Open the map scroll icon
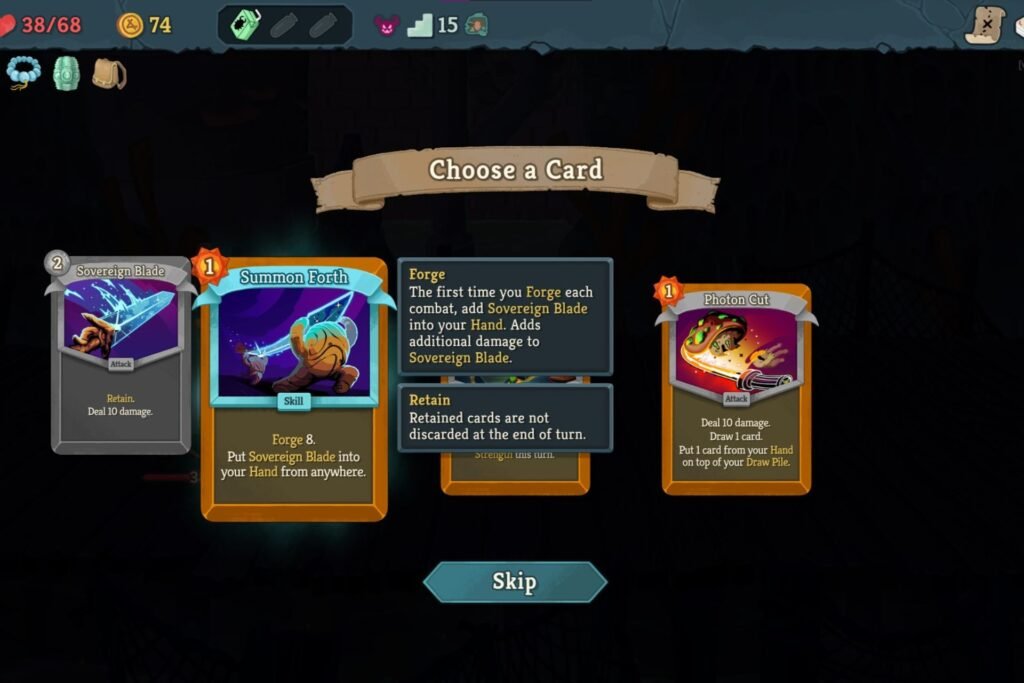The image size is (1024, 683). [985, 24]
